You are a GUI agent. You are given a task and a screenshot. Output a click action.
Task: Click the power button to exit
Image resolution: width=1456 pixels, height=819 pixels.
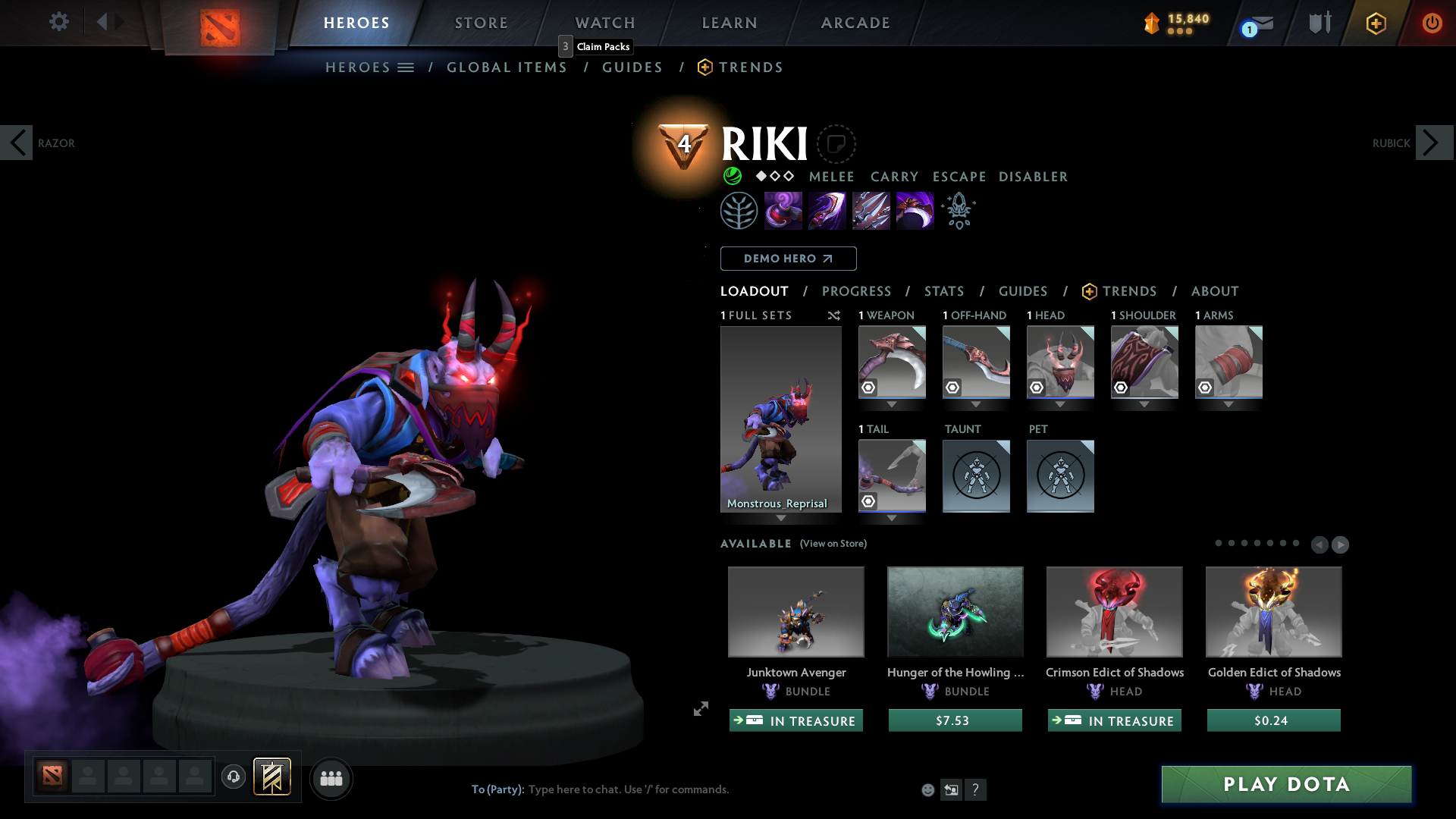1432,23
